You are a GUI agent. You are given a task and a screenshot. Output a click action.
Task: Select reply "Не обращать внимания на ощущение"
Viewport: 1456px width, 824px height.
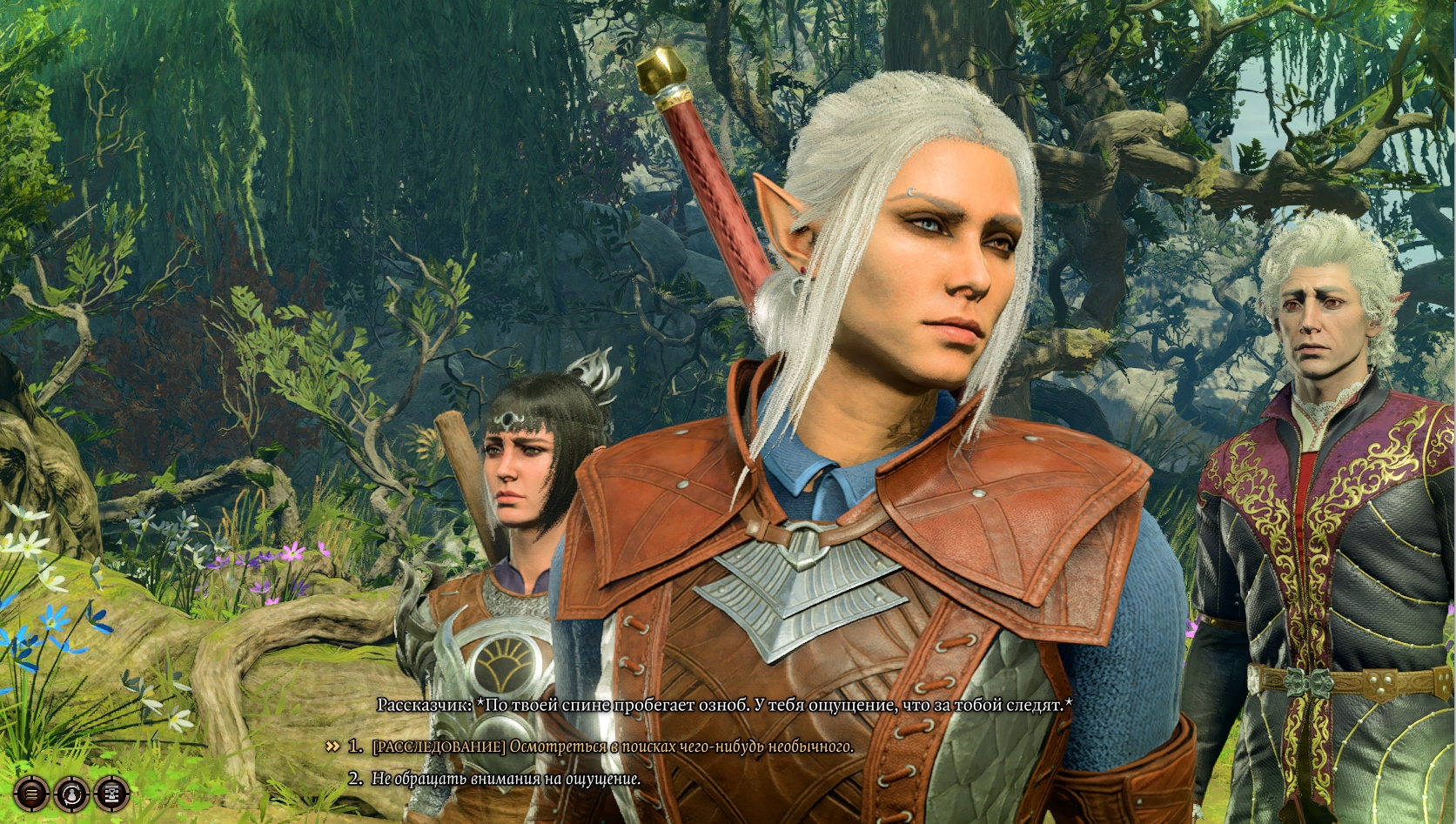point(506,779)
